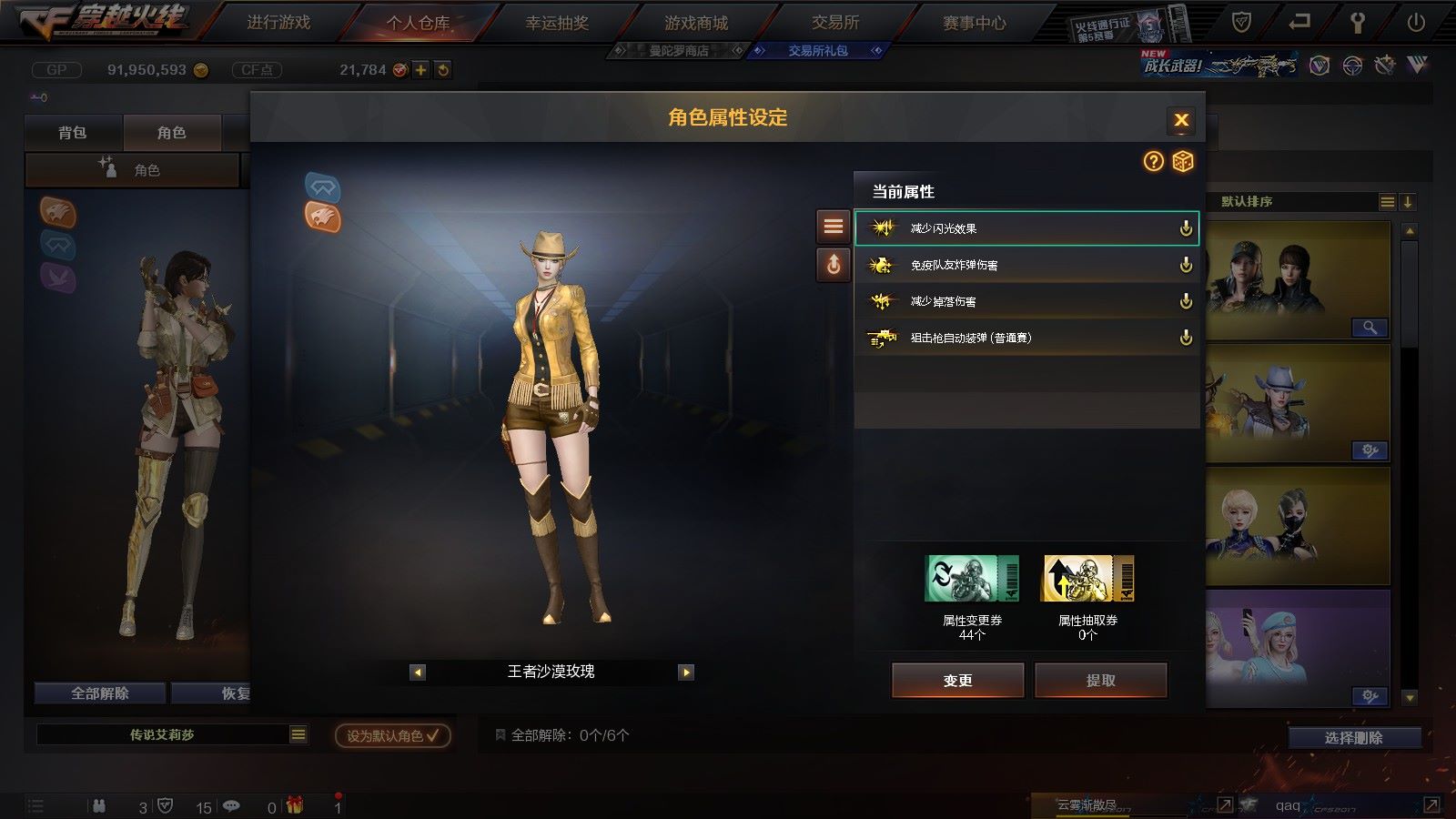Open the 游戏商城 menu
Screen dimensions: 1456x819
tap(696, 23)
